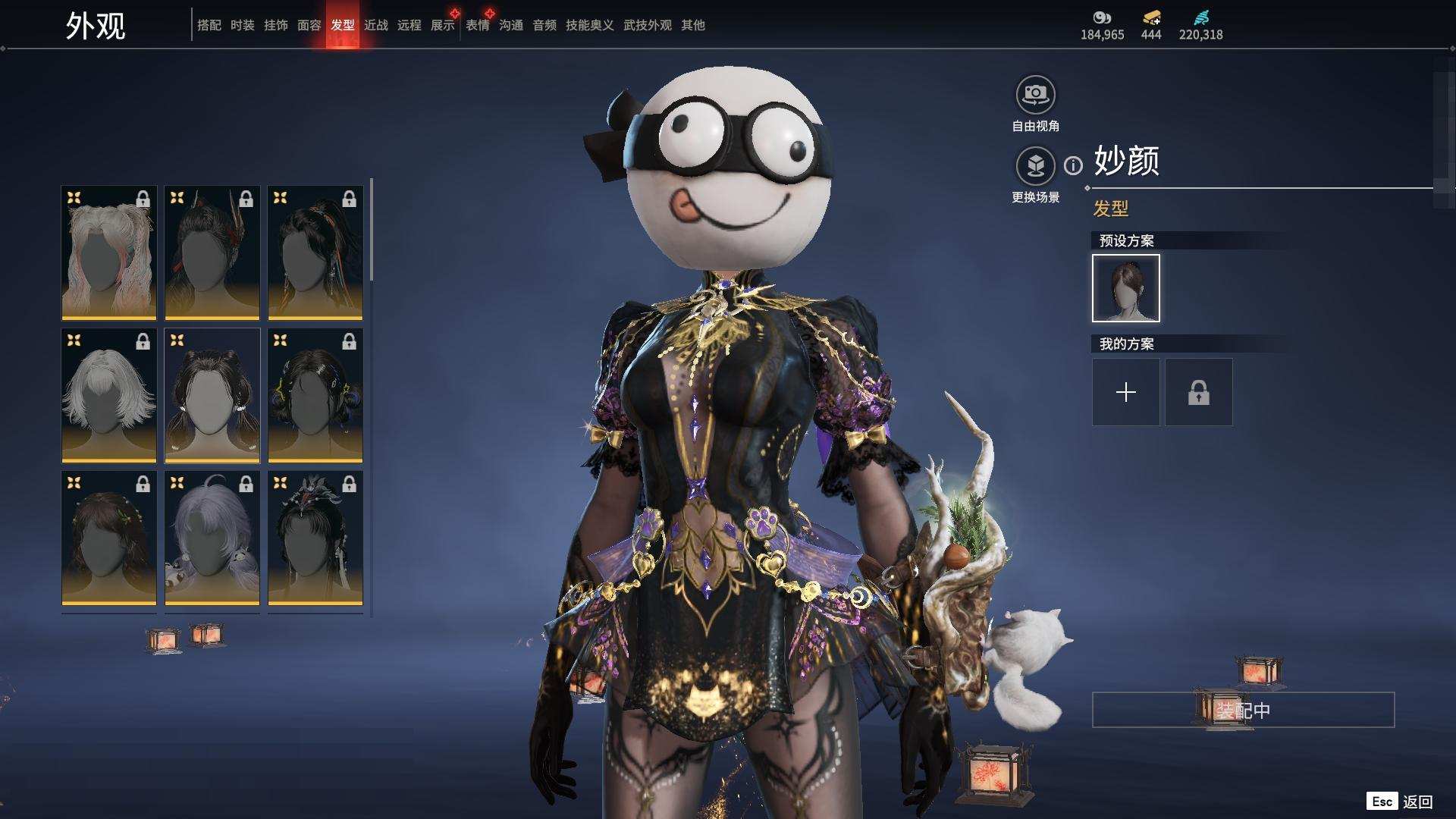Select the 表情 tab
Viewport: 1456px width, 819px height.
[x=478, y=25]
